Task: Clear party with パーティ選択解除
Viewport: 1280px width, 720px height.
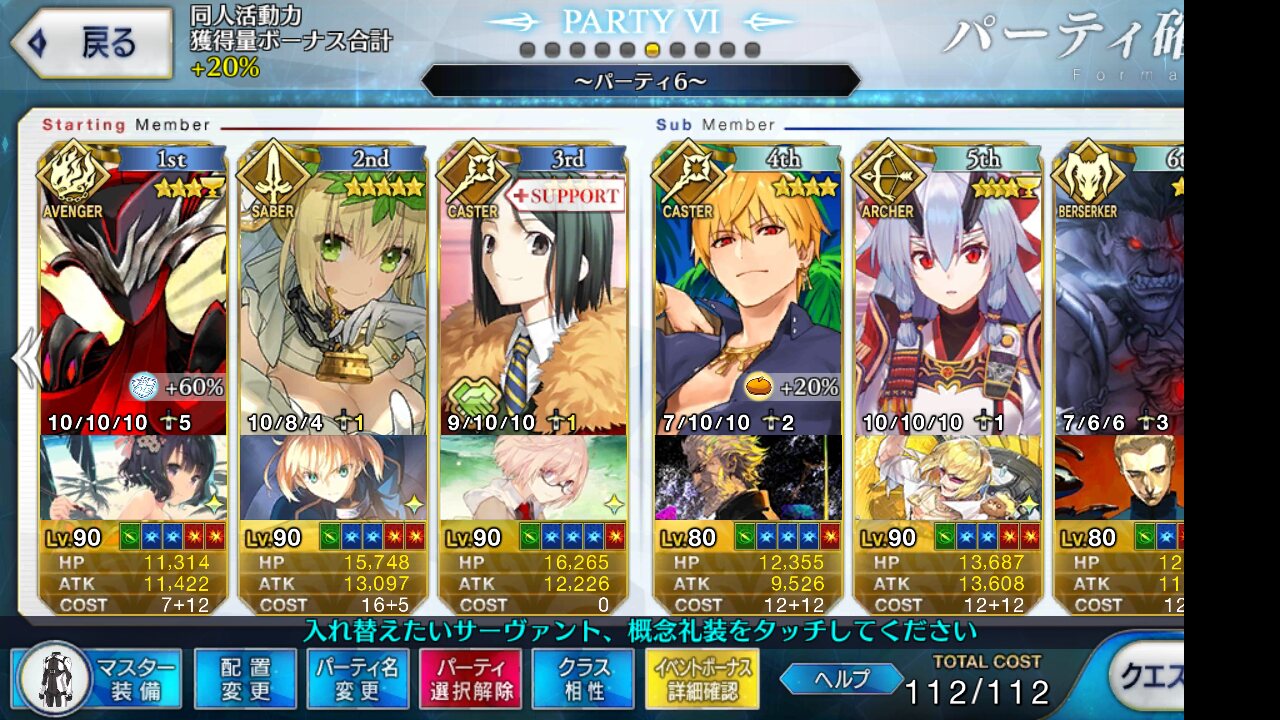Action: (x=469, y=679)
